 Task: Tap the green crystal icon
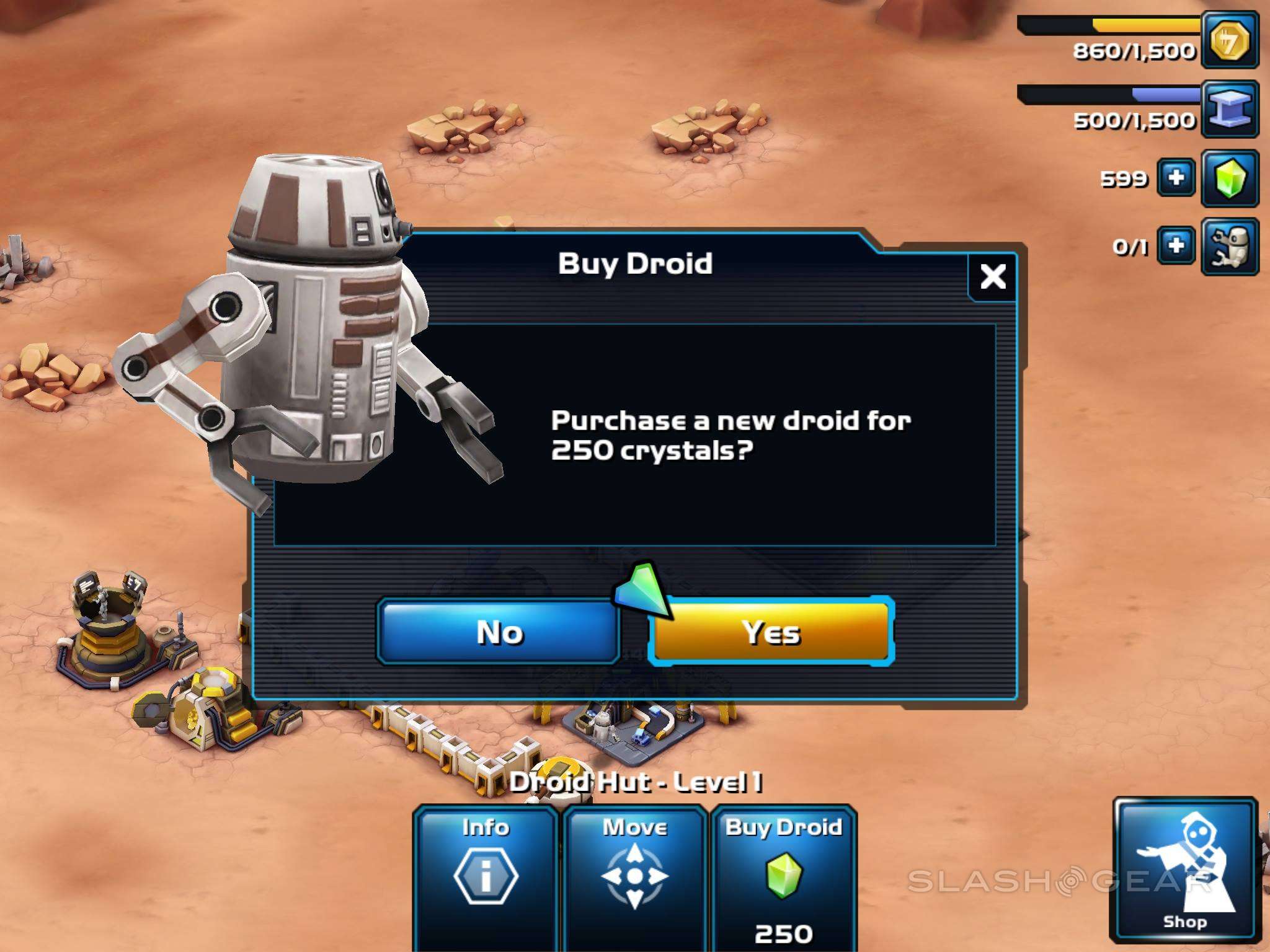[x=1230, y=178]
